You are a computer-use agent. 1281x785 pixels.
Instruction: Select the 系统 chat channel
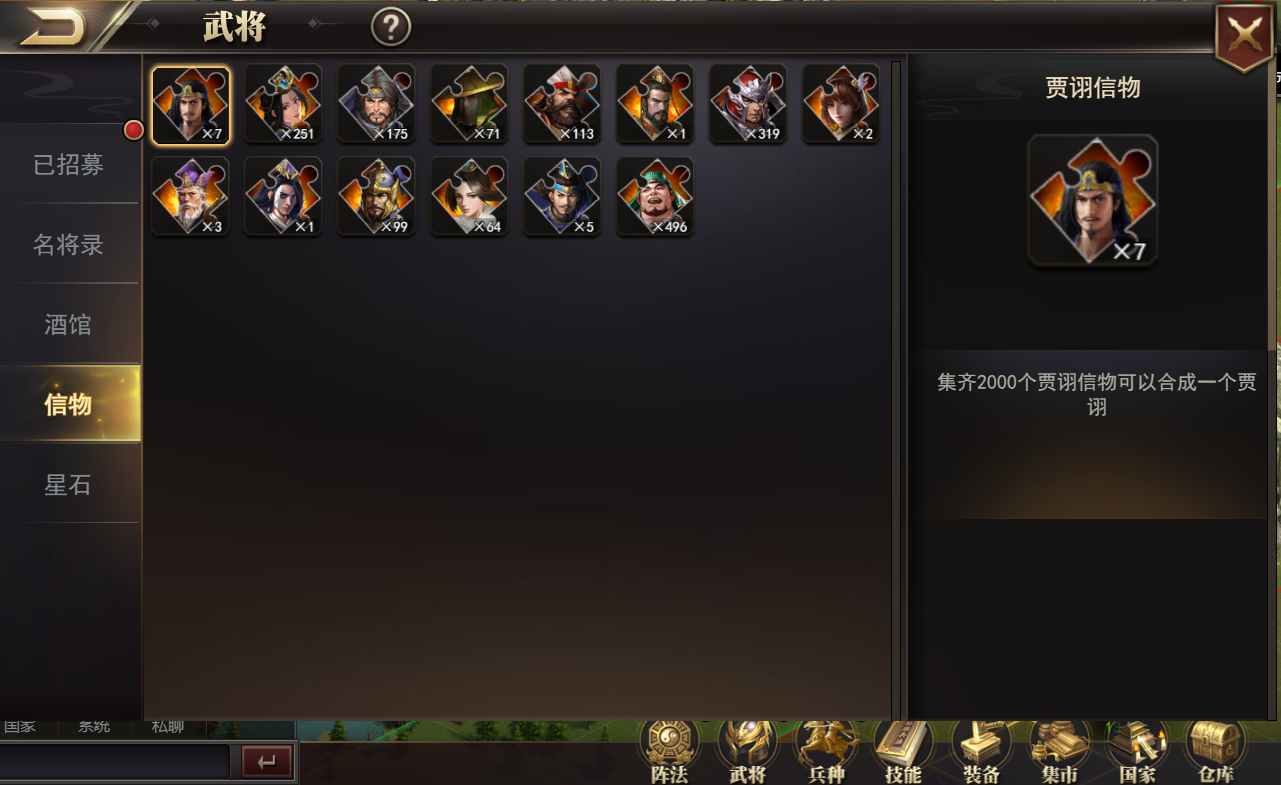93,727
